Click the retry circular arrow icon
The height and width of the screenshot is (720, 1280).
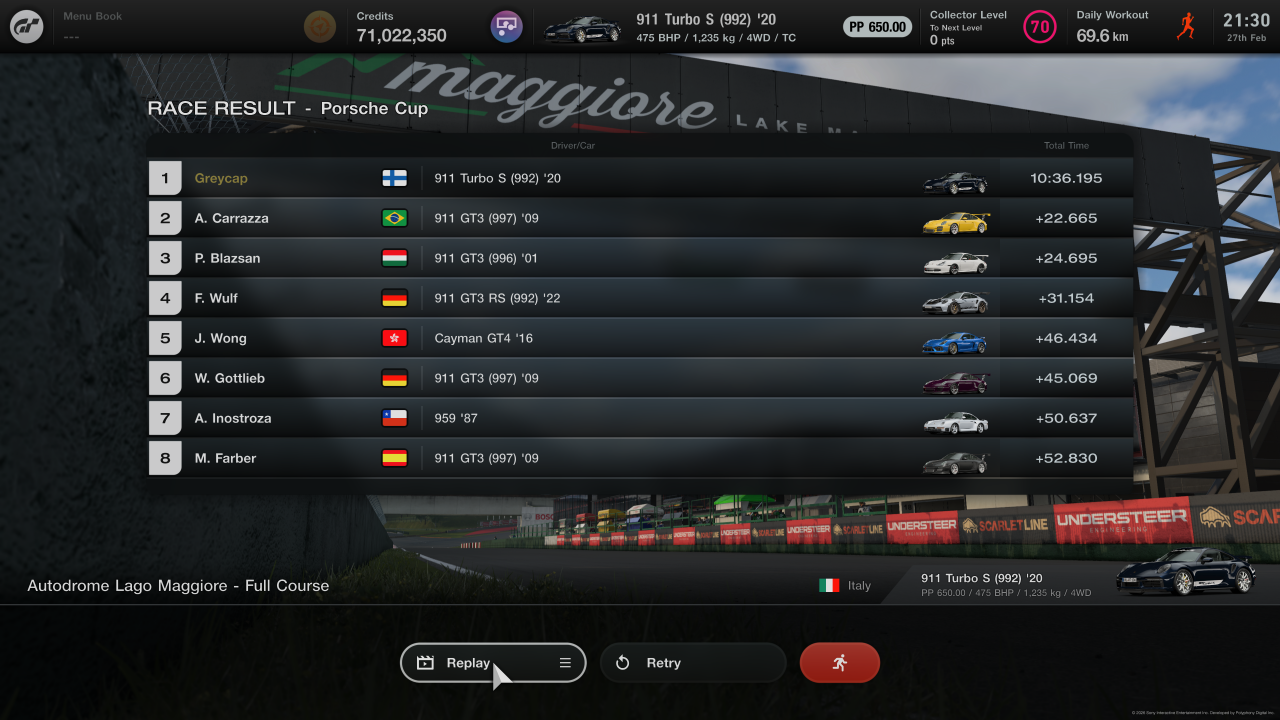click(622, 662)
